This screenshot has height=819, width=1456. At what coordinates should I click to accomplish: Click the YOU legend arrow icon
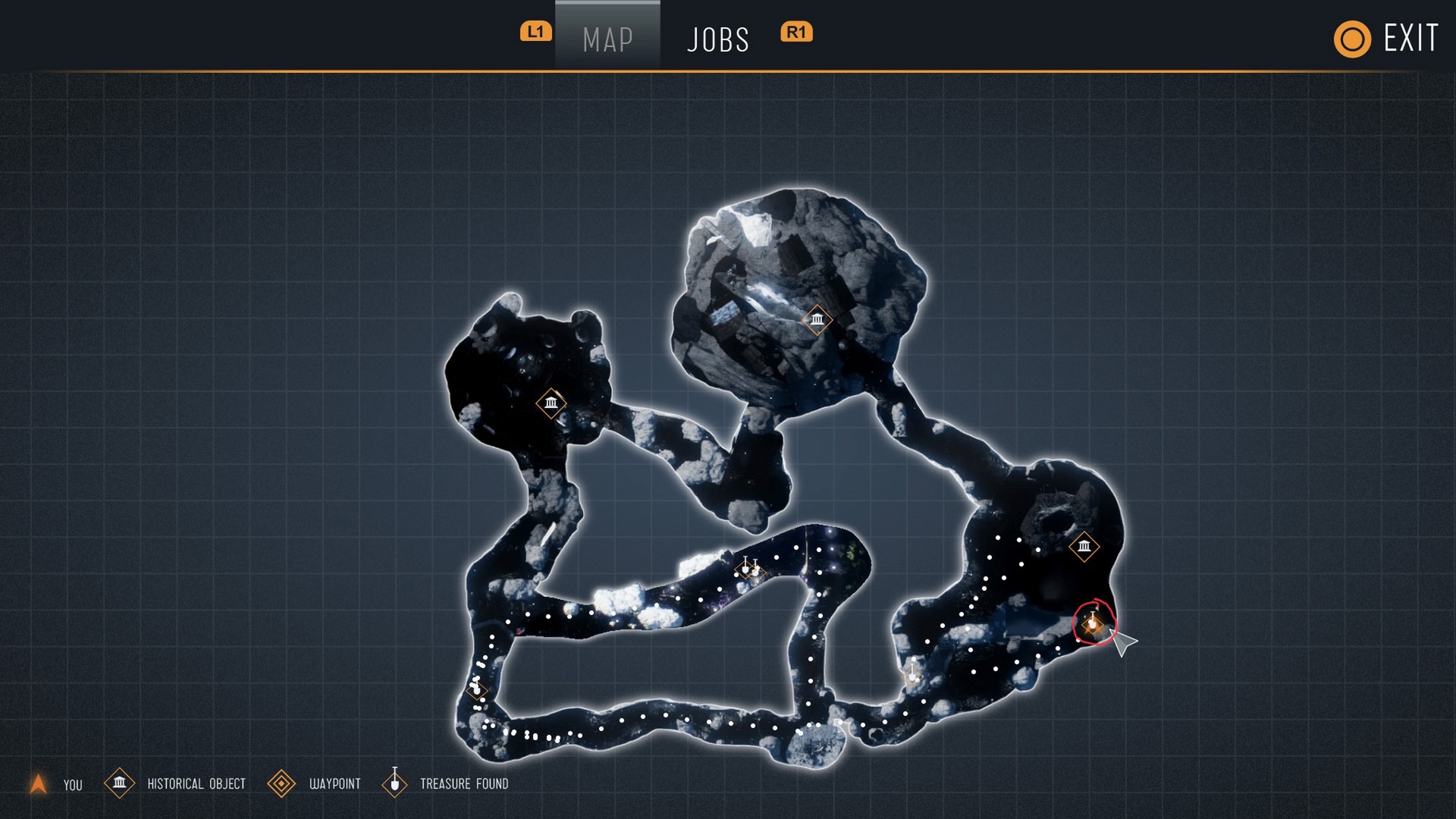[x=38, y=784]
